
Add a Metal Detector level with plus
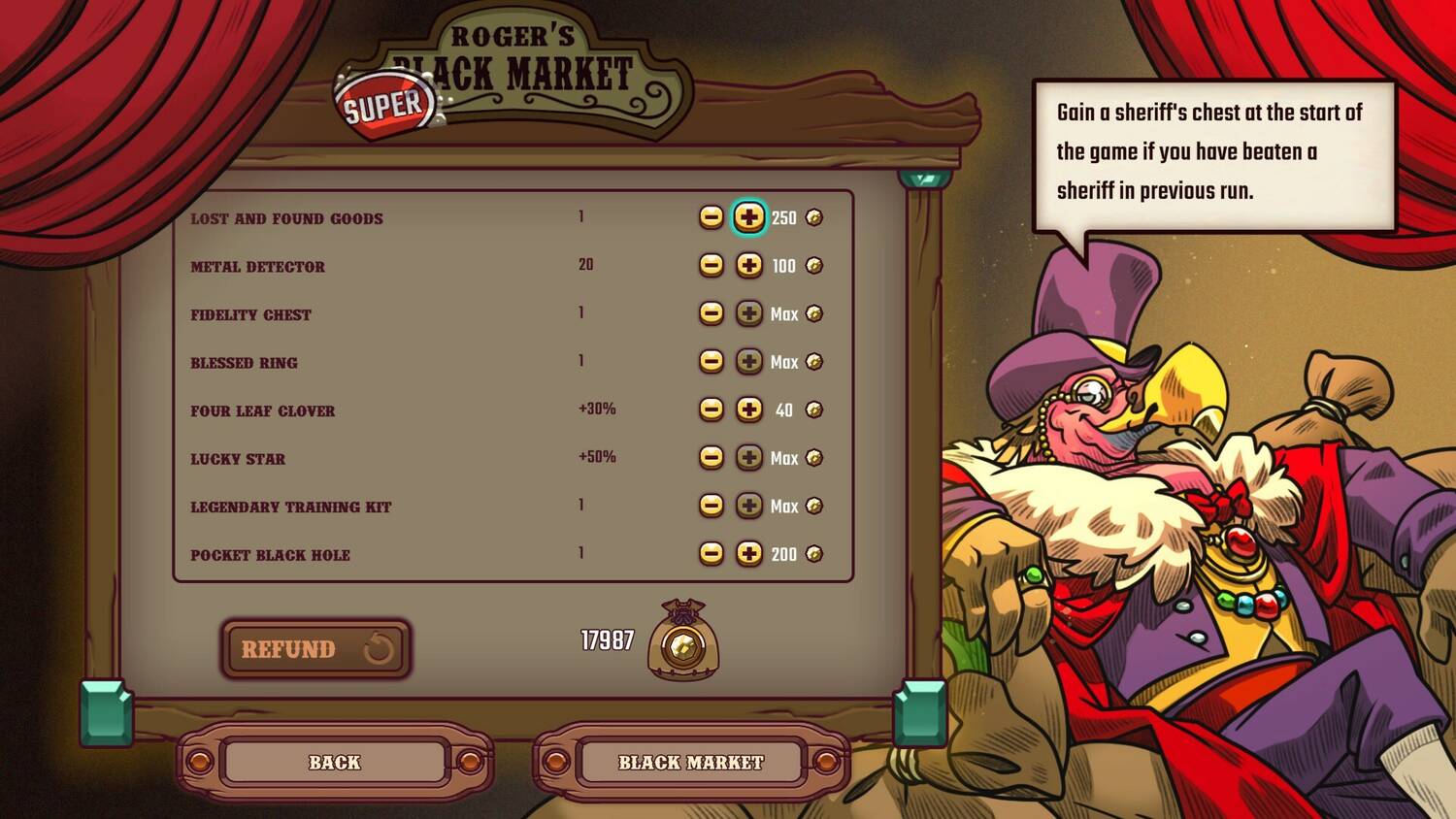(x=748, y=265)
